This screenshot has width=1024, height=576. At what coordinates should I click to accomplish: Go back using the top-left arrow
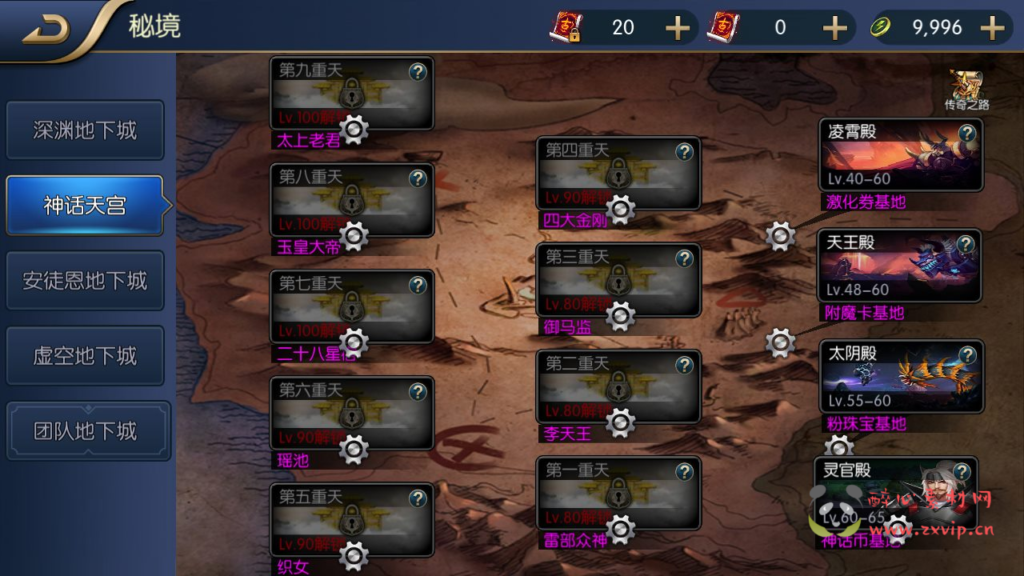pyautogui.click(x=46, y=30)
